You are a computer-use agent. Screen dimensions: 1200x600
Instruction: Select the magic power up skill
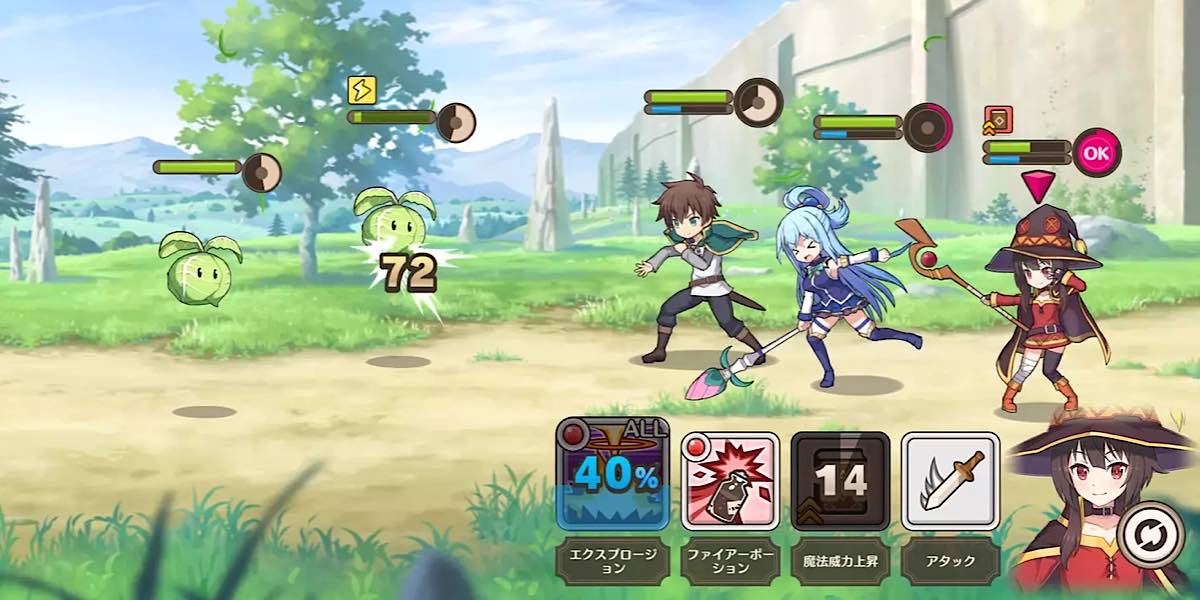click(840, 481)
